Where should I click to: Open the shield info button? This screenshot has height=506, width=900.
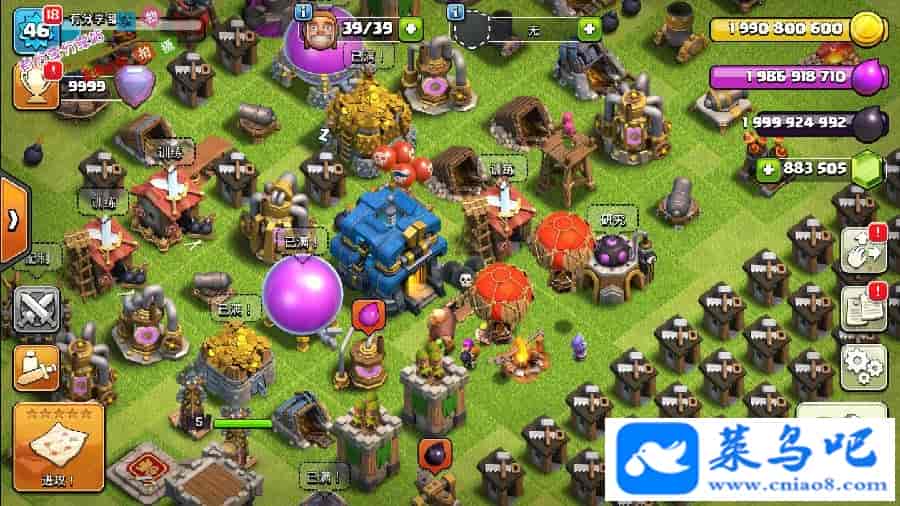[x=457, y=11]
